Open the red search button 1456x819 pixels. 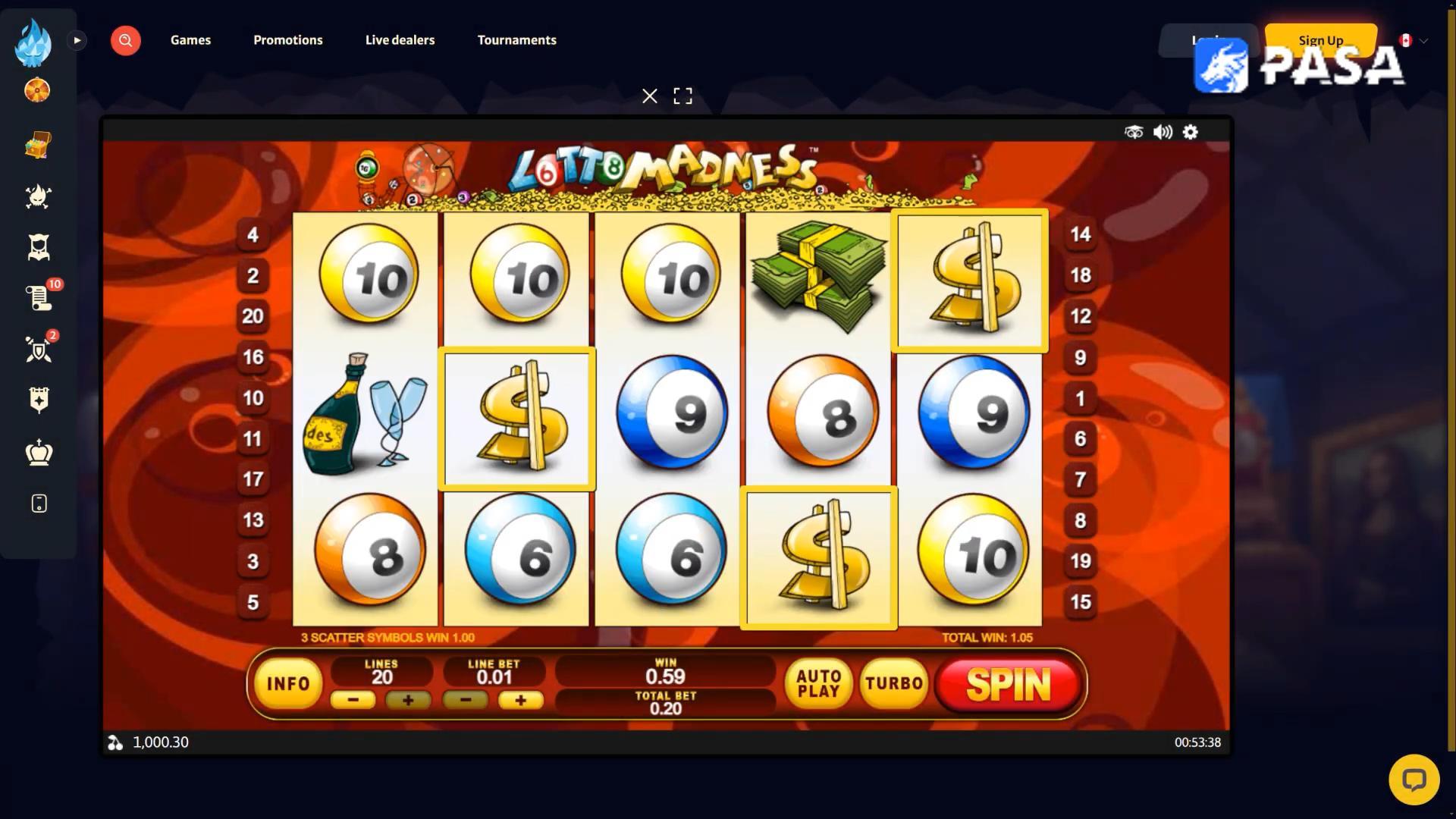(126, 40)
